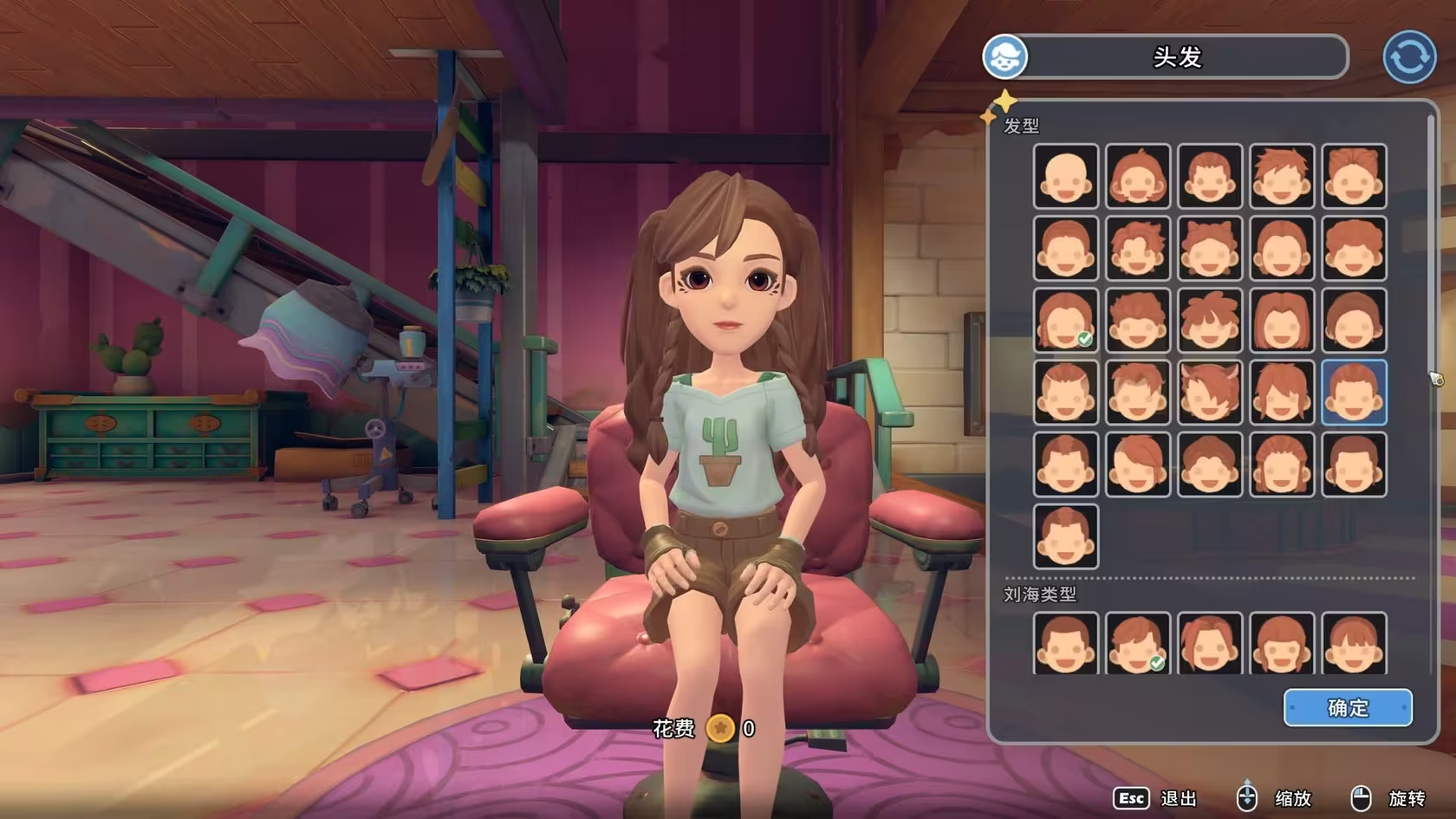The width and height of the screenshot is (1456, 819).
Task: Click the circular refresh arrows icon
Action: click(x=1409, y=57)
